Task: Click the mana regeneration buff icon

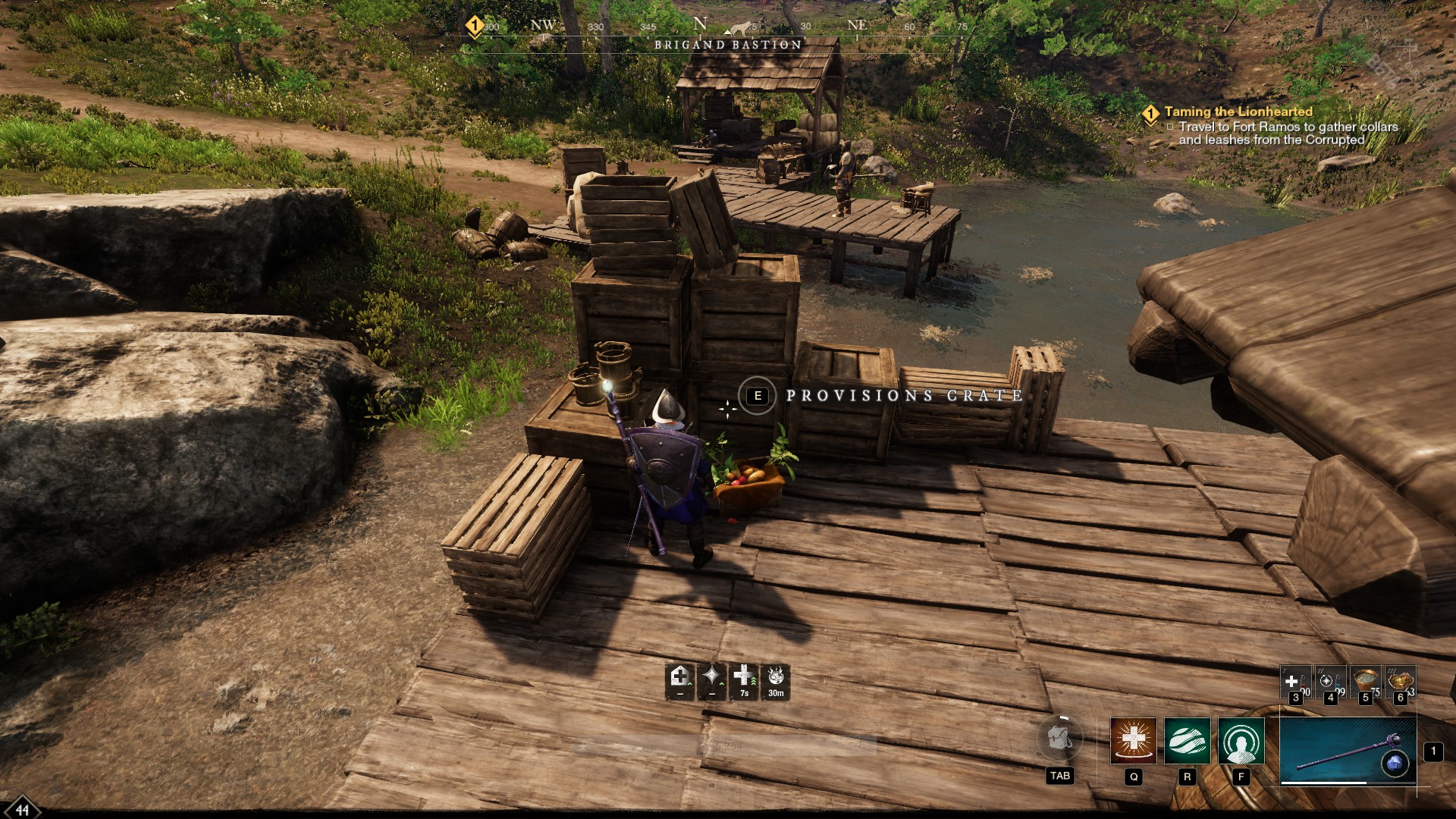Action: pyautogui.click(x=711, y=679)
